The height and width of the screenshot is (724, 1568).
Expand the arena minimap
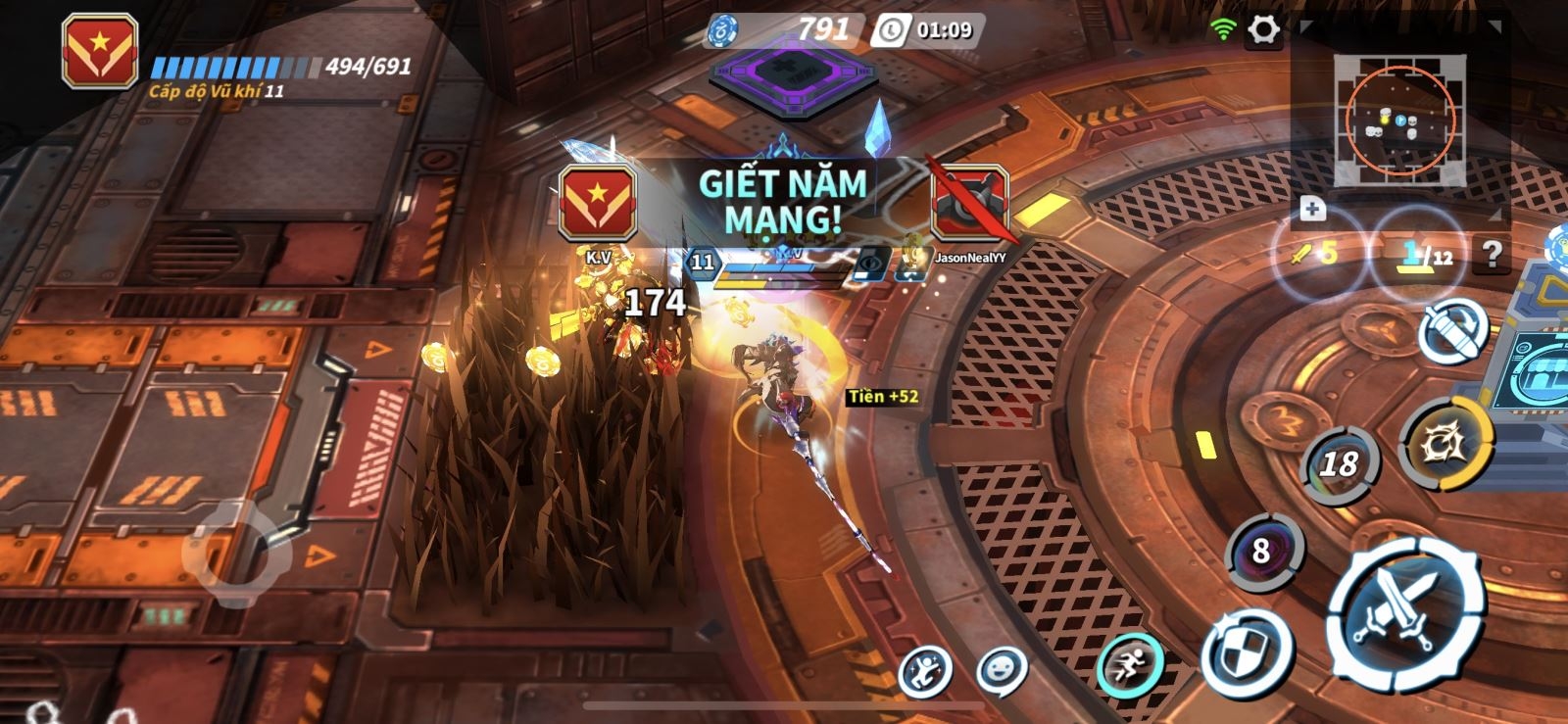[x=1398, y=120]
